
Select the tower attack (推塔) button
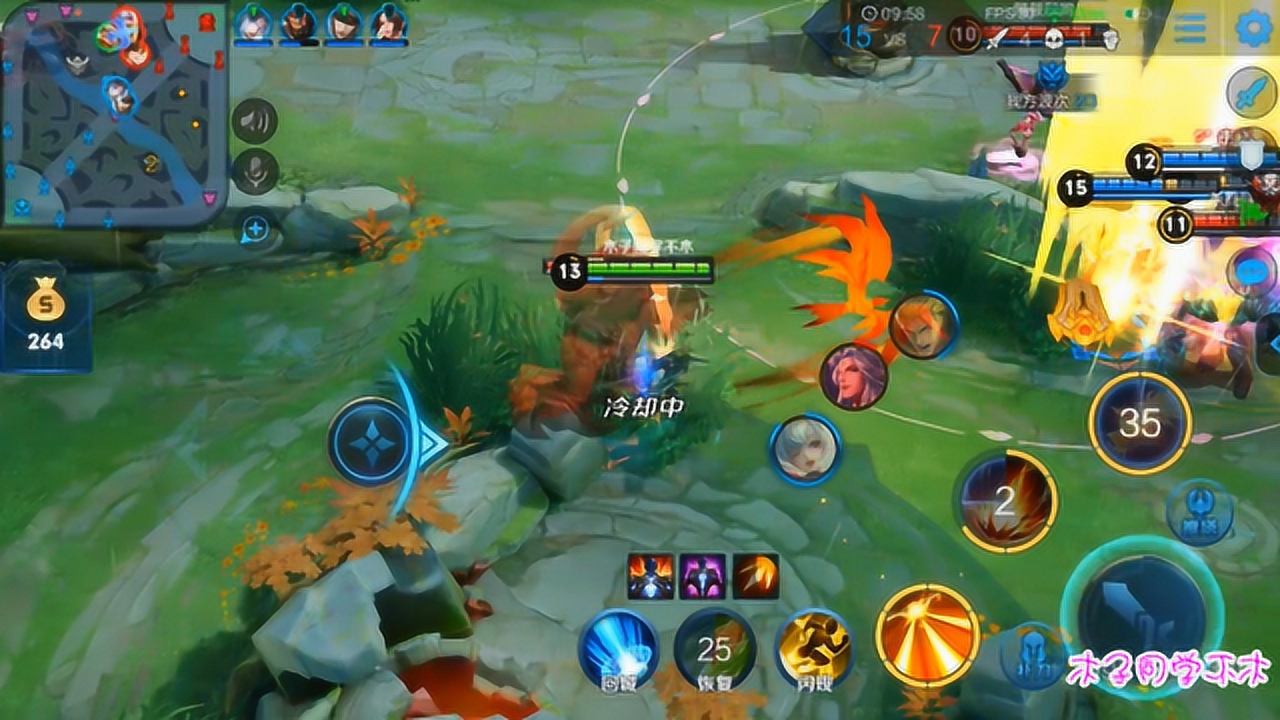point(1199,512)
